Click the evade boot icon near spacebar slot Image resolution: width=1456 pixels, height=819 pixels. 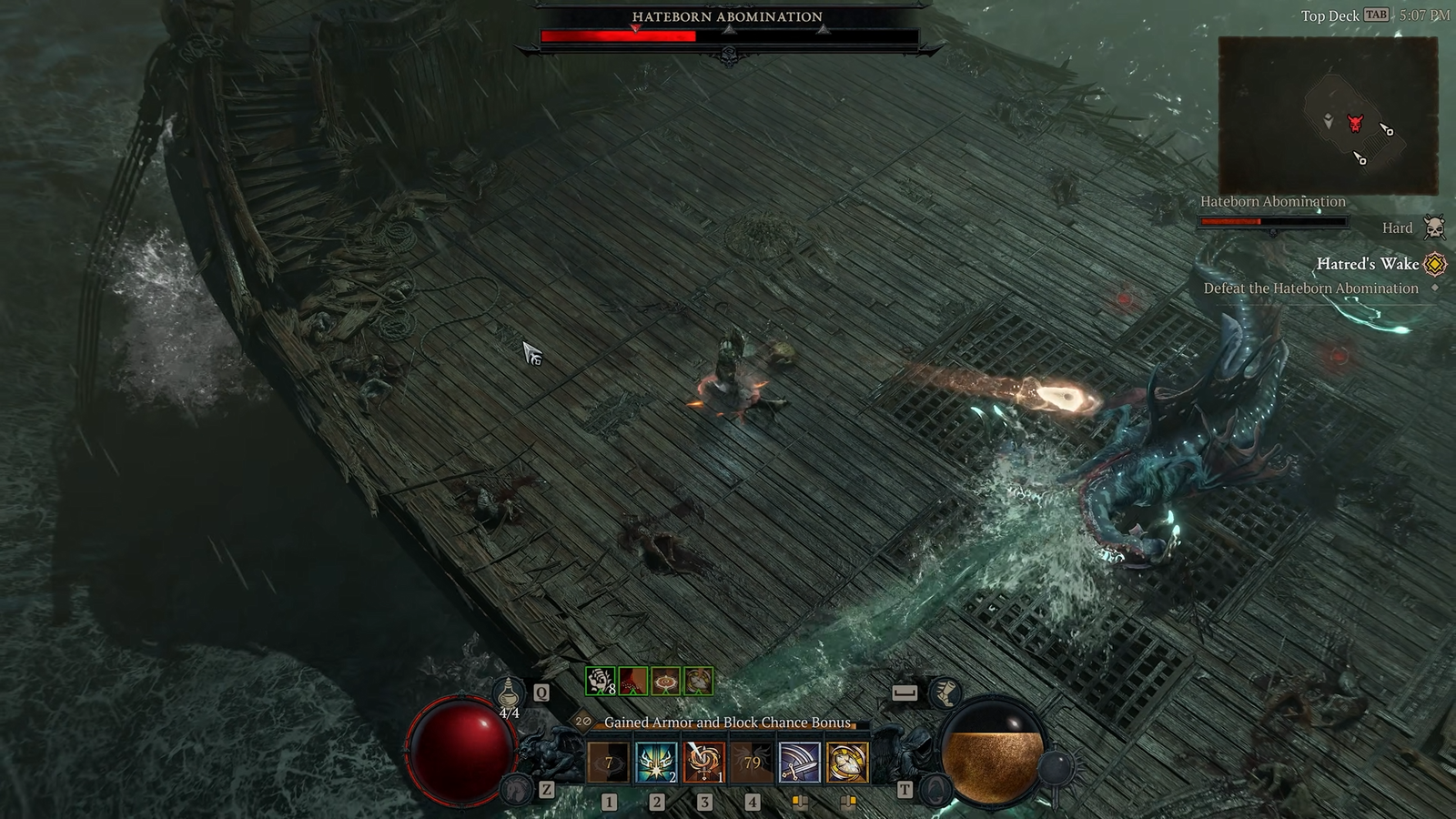945,693
